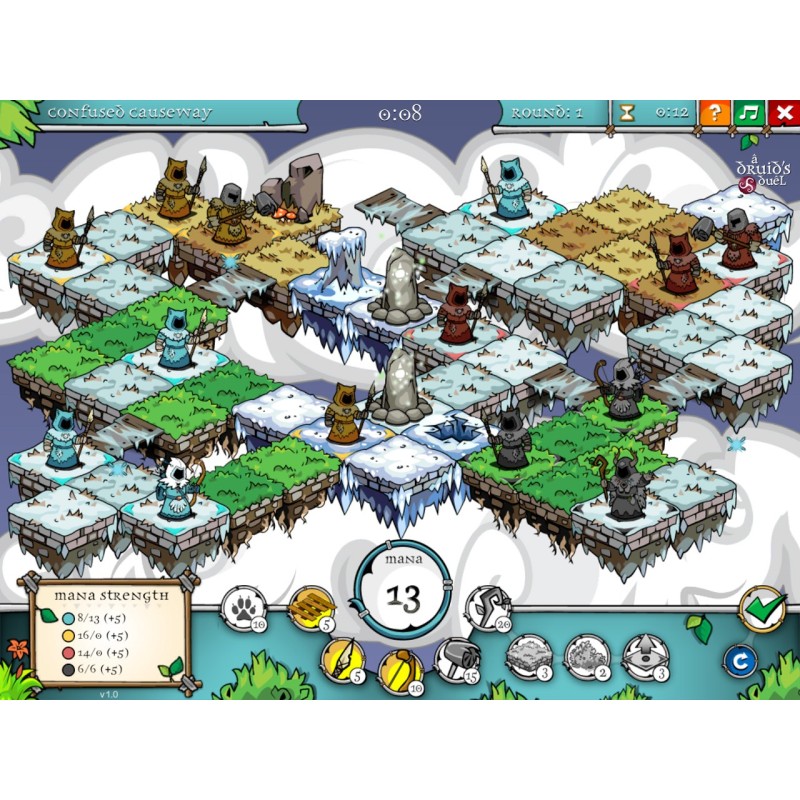800x800 pixels.
Task: Close the game with the red X
Action: (x=782, y=113)
